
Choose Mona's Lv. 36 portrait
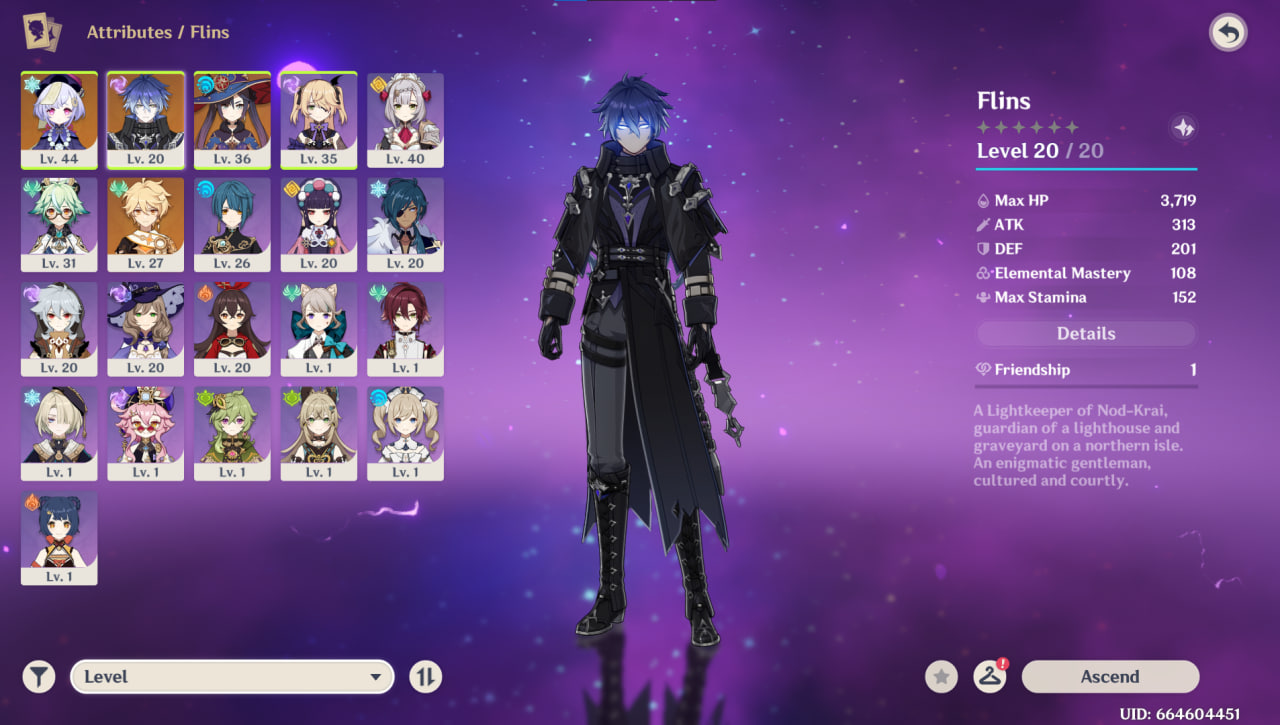(x=232, y=120)
